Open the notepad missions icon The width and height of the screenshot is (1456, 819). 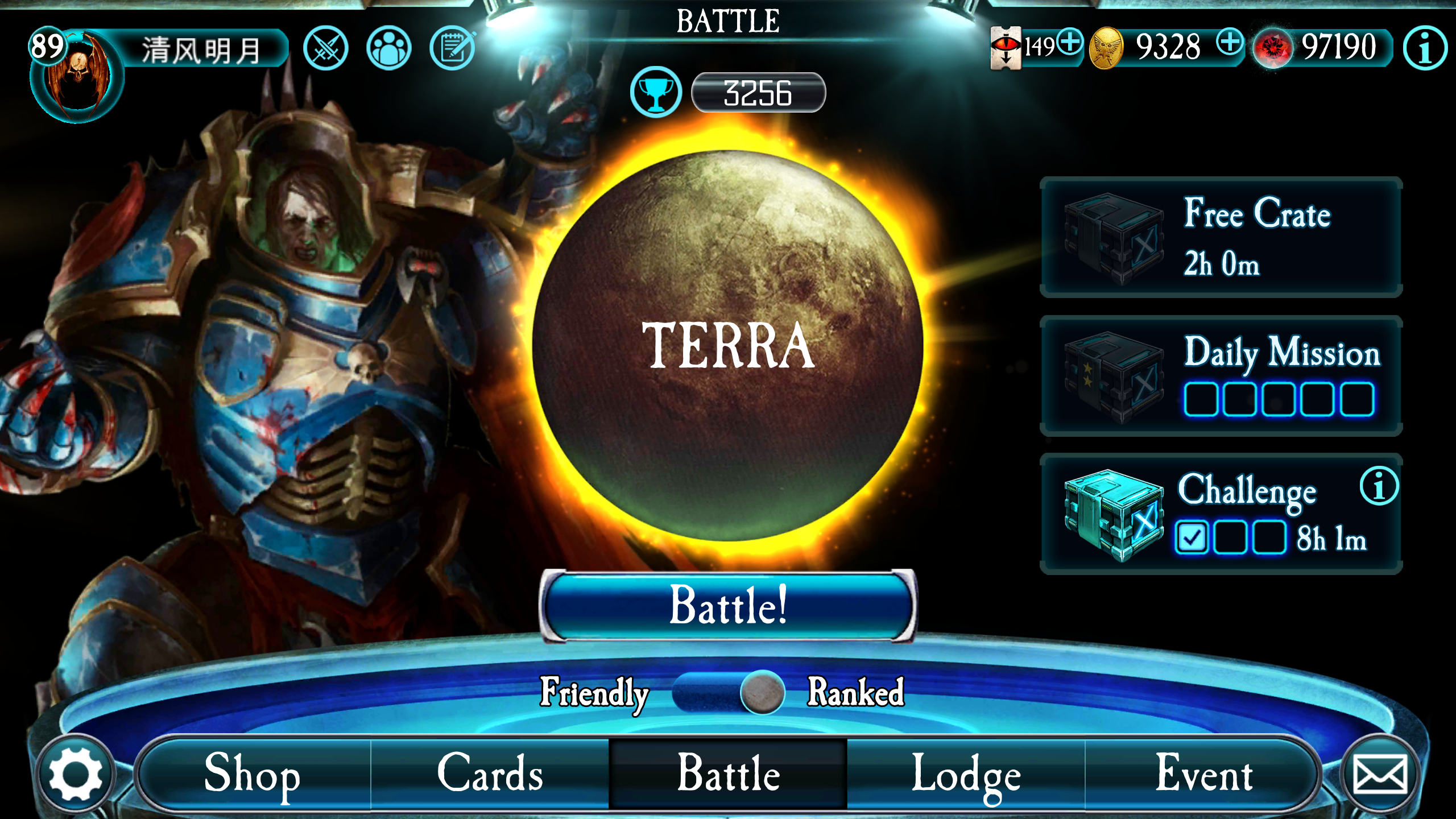(x=455, y=48)
